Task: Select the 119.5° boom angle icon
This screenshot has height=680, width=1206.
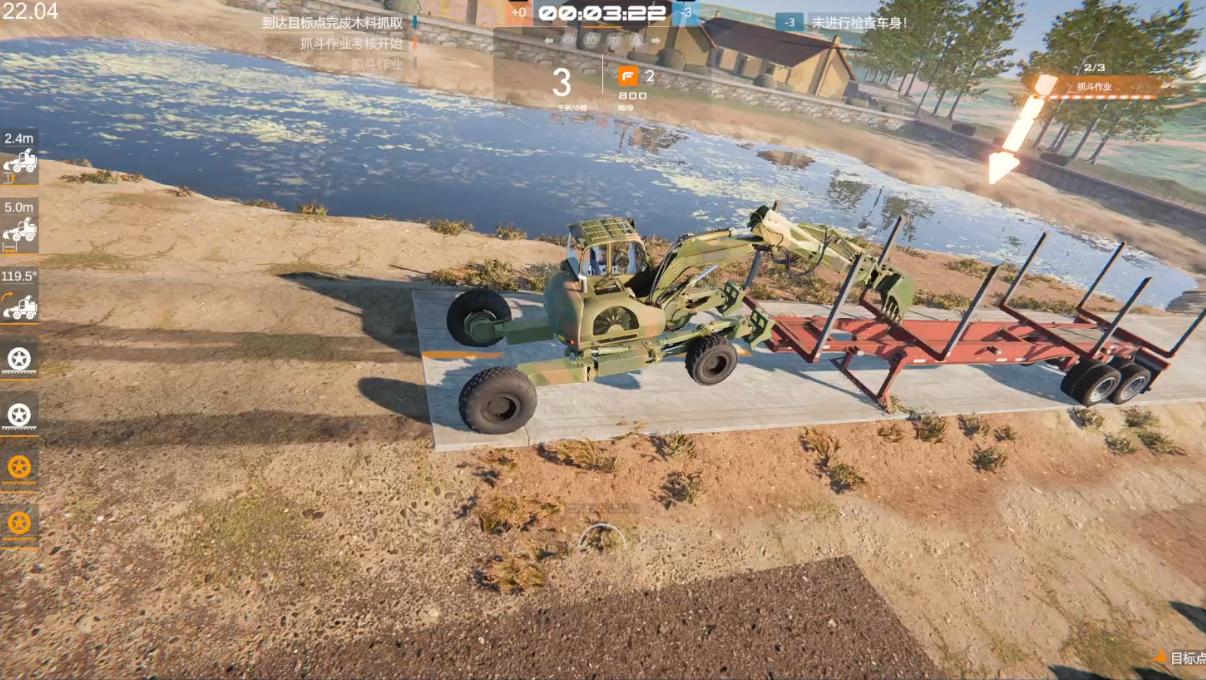Action: click(x=20, y=306)
